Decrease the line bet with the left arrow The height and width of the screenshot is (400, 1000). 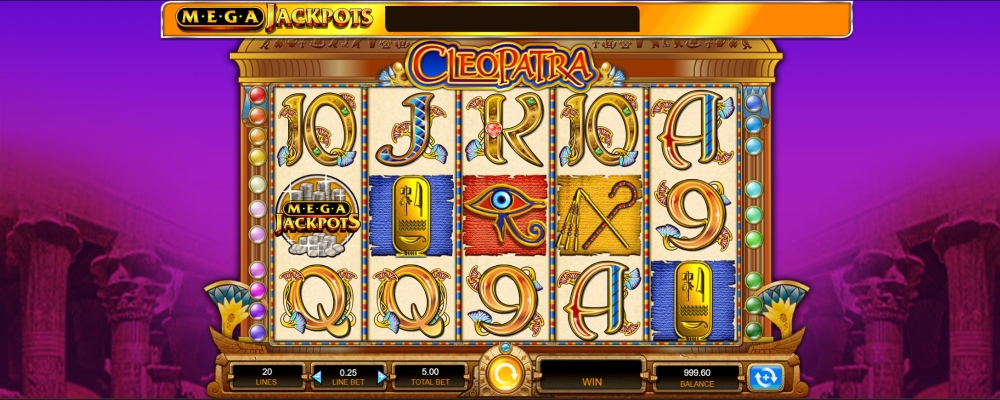[318, 377]
